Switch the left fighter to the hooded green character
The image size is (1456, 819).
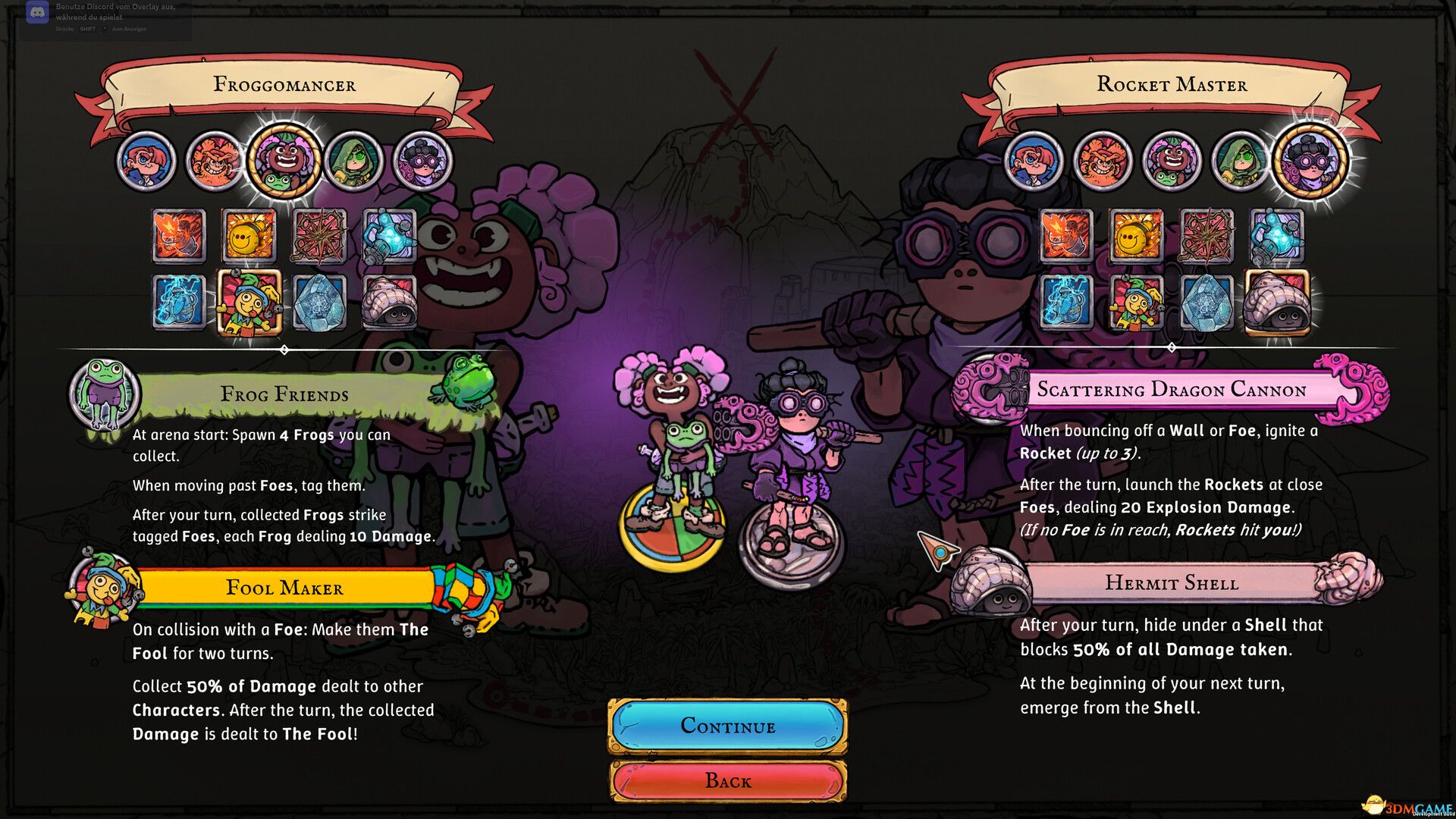[353, 162]
